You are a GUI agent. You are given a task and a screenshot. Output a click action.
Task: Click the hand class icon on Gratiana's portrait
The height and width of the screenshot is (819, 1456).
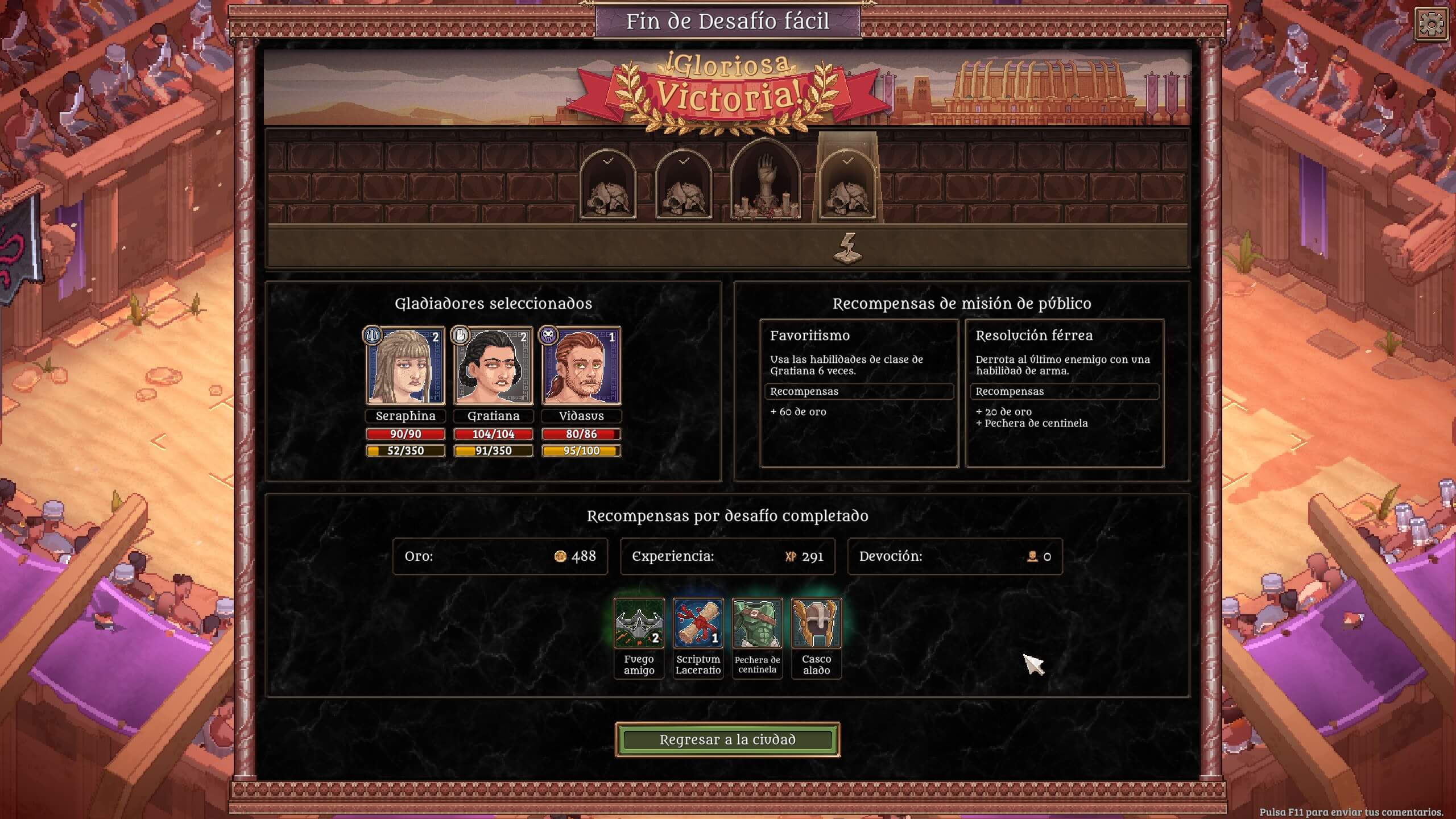tap(461, 336)
